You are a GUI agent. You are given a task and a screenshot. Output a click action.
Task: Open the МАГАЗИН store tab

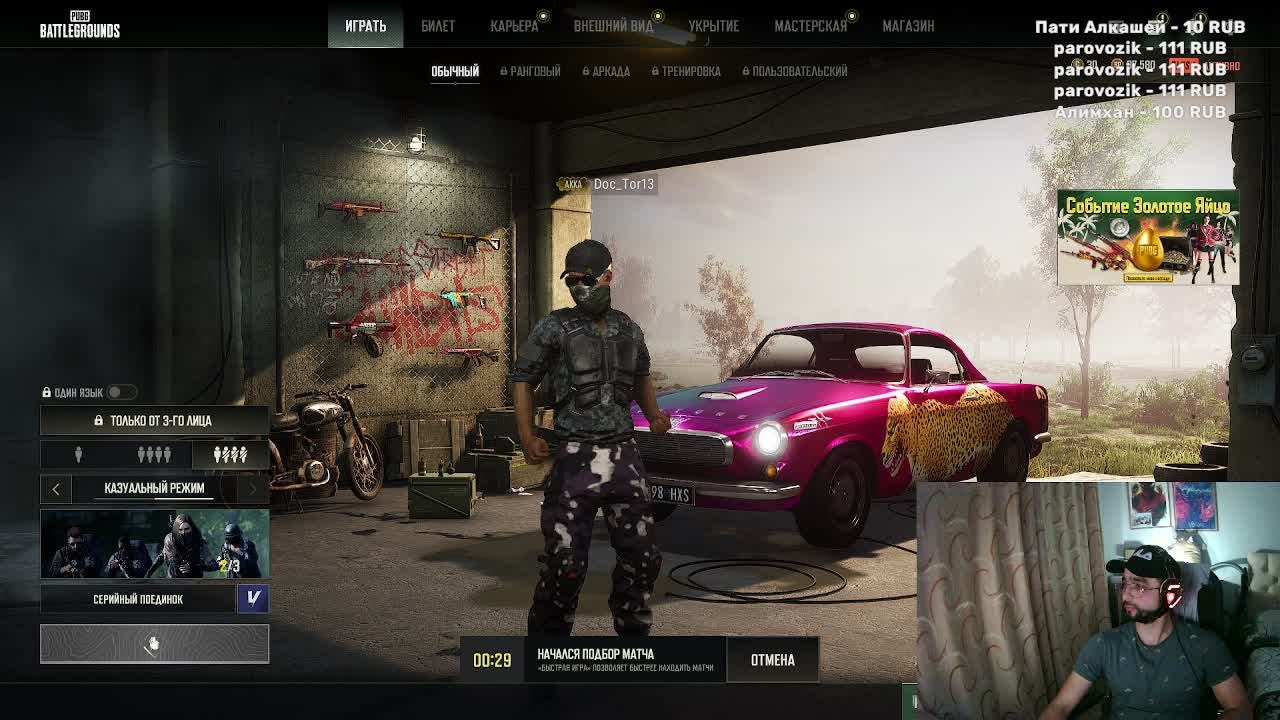[908, 26]
